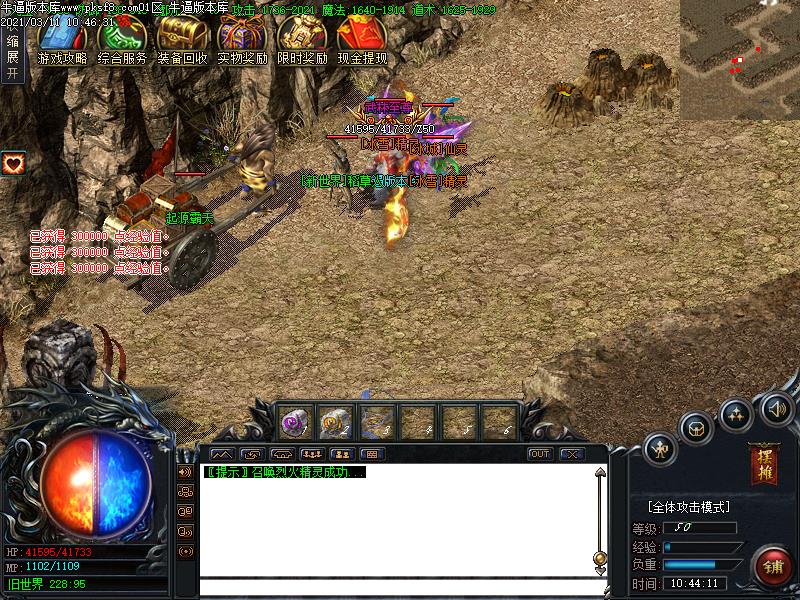Toggle sound with the speaker round button

[x=776, y=409]
